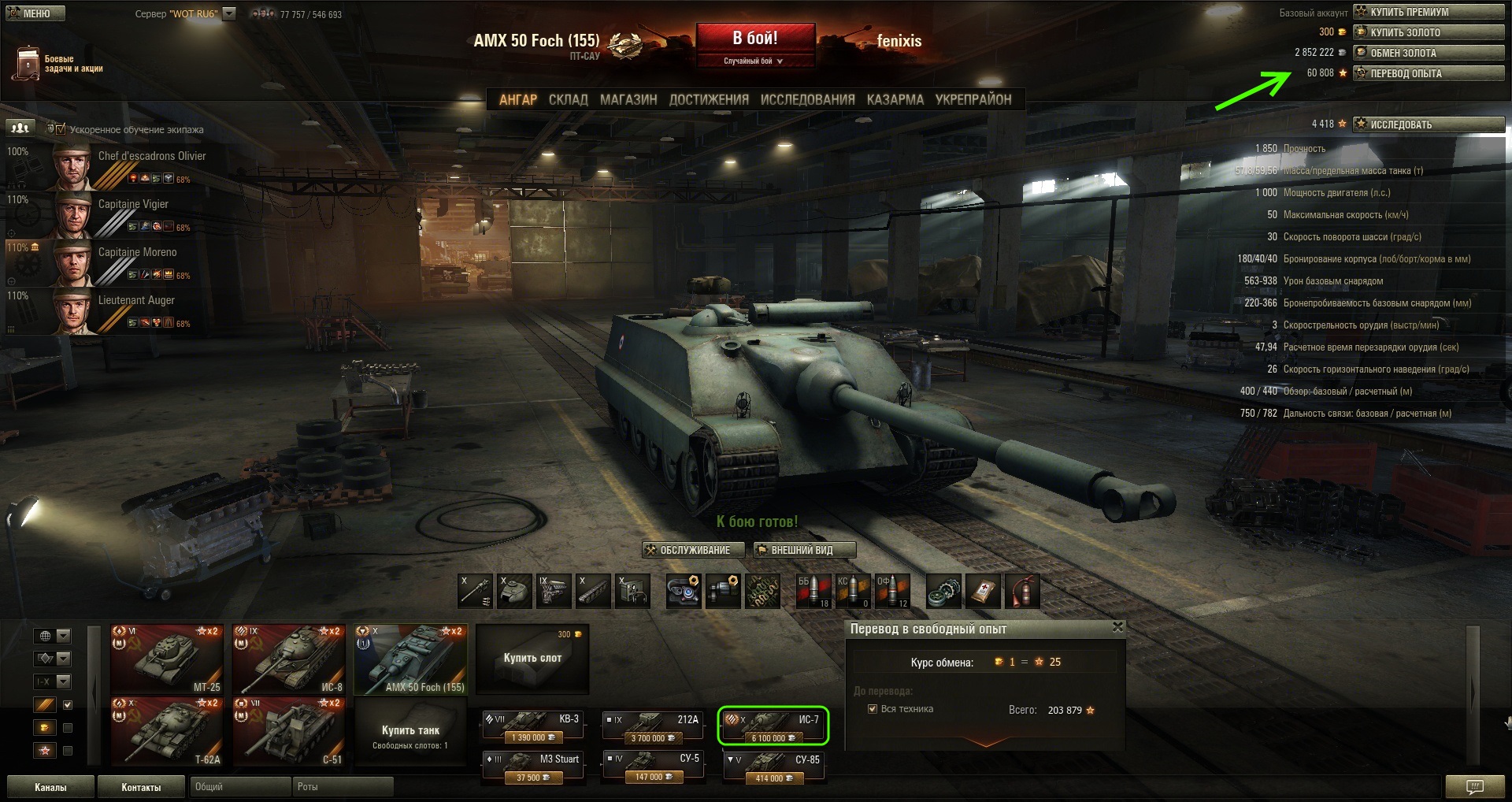Open the ИССЛЕДОВАНИЯ tab
The height and width of the screenshot is (802, 1512).
coord(807,100)
